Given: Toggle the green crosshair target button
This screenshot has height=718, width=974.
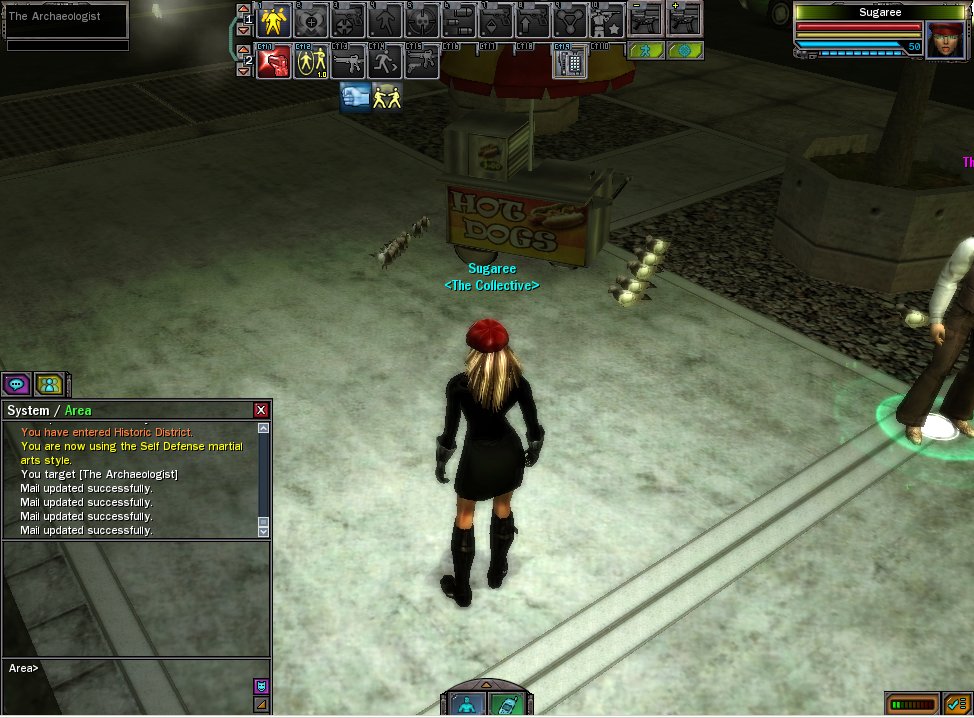Looking at the screenshot, I should [685, 50].
